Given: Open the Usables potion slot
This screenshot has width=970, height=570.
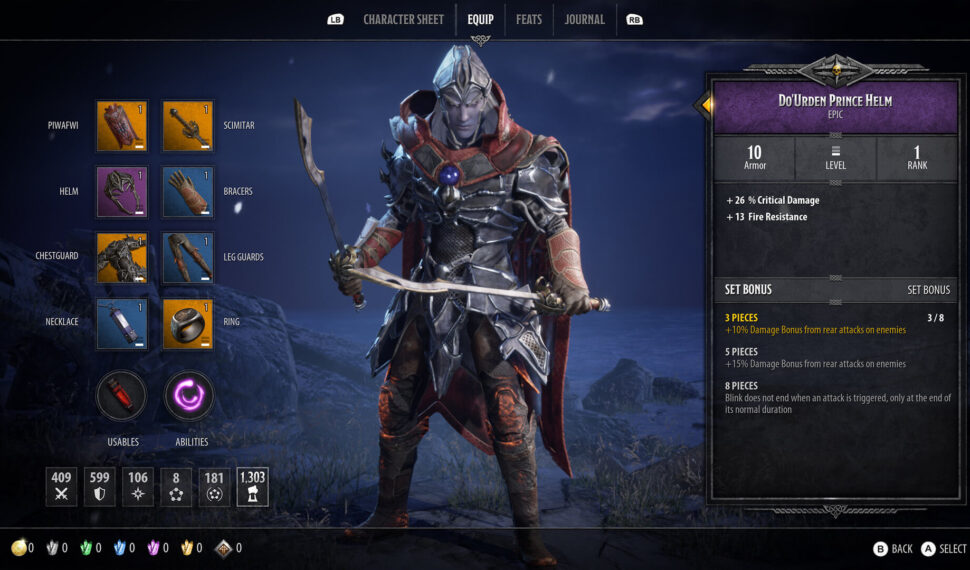Looking at the screenshot, I should pyautogui.click(x=122, y=397).
